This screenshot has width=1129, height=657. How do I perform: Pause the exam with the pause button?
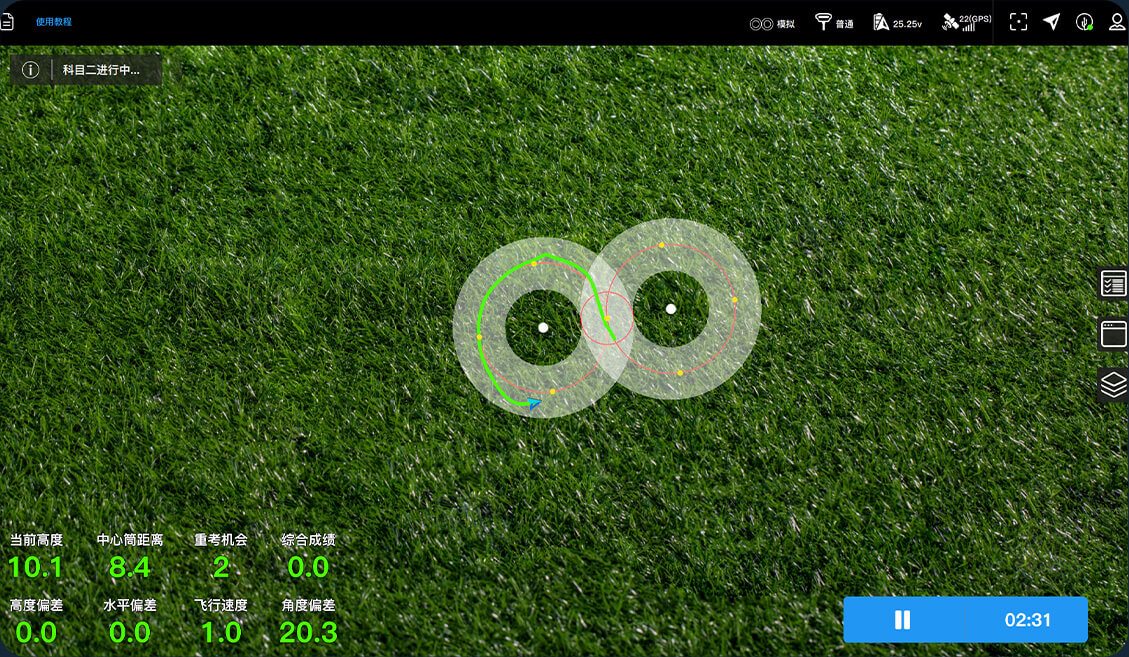(x=902, y=620)
